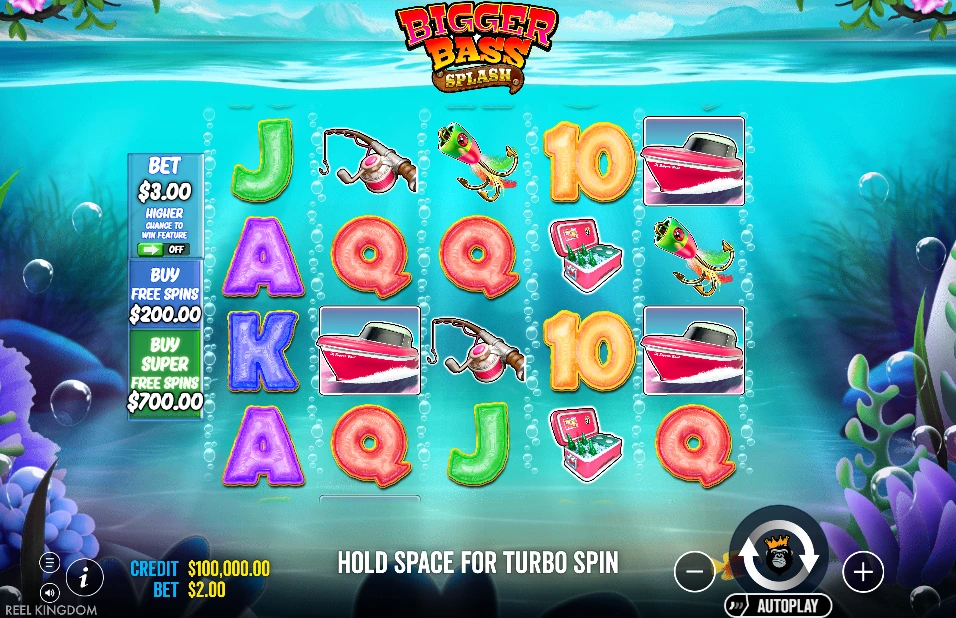Mute the game sound via speaker icon

pos(49,591)
